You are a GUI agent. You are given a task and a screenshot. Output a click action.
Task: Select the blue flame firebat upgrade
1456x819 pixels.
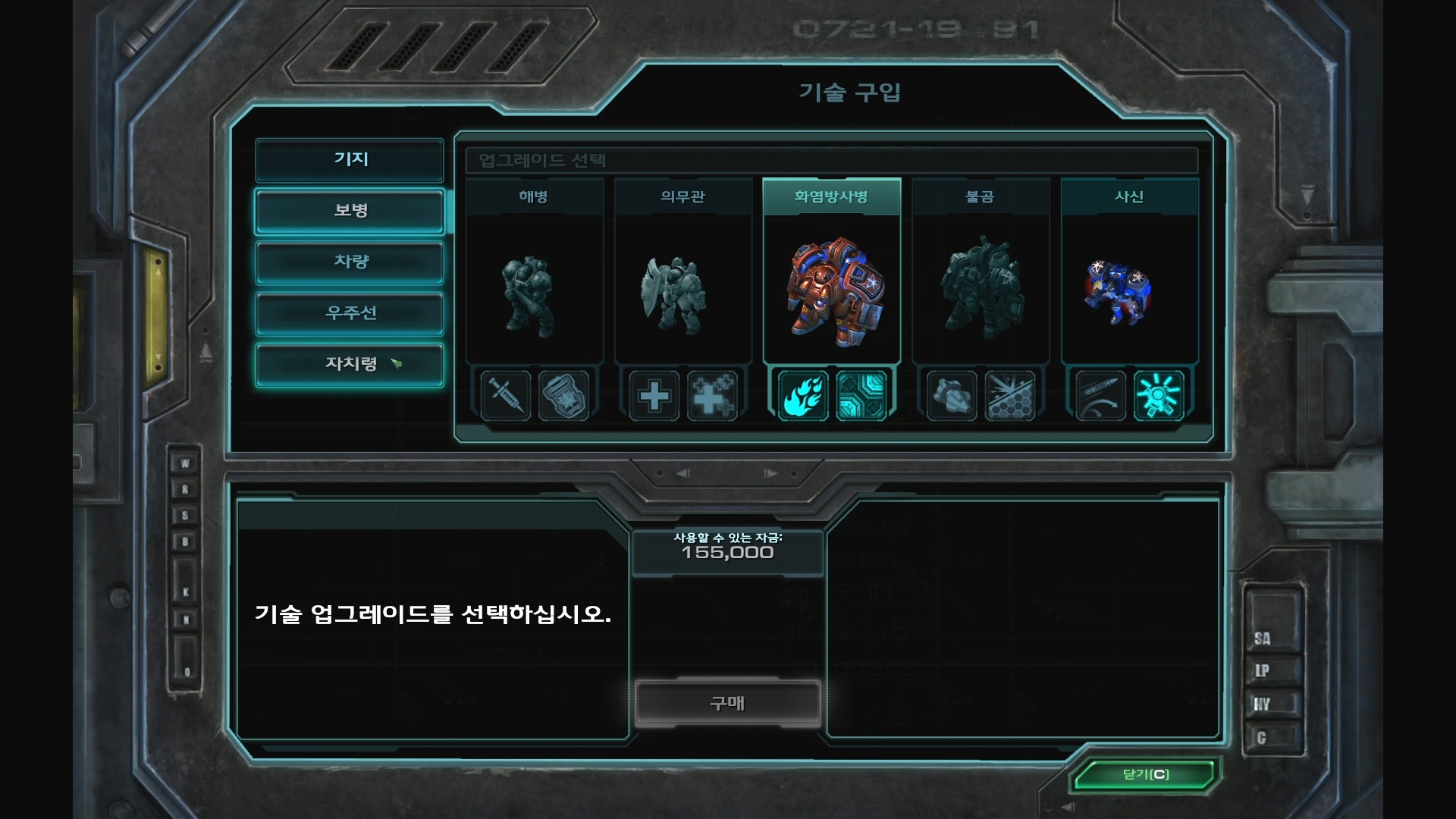click(x=802, y=395)
